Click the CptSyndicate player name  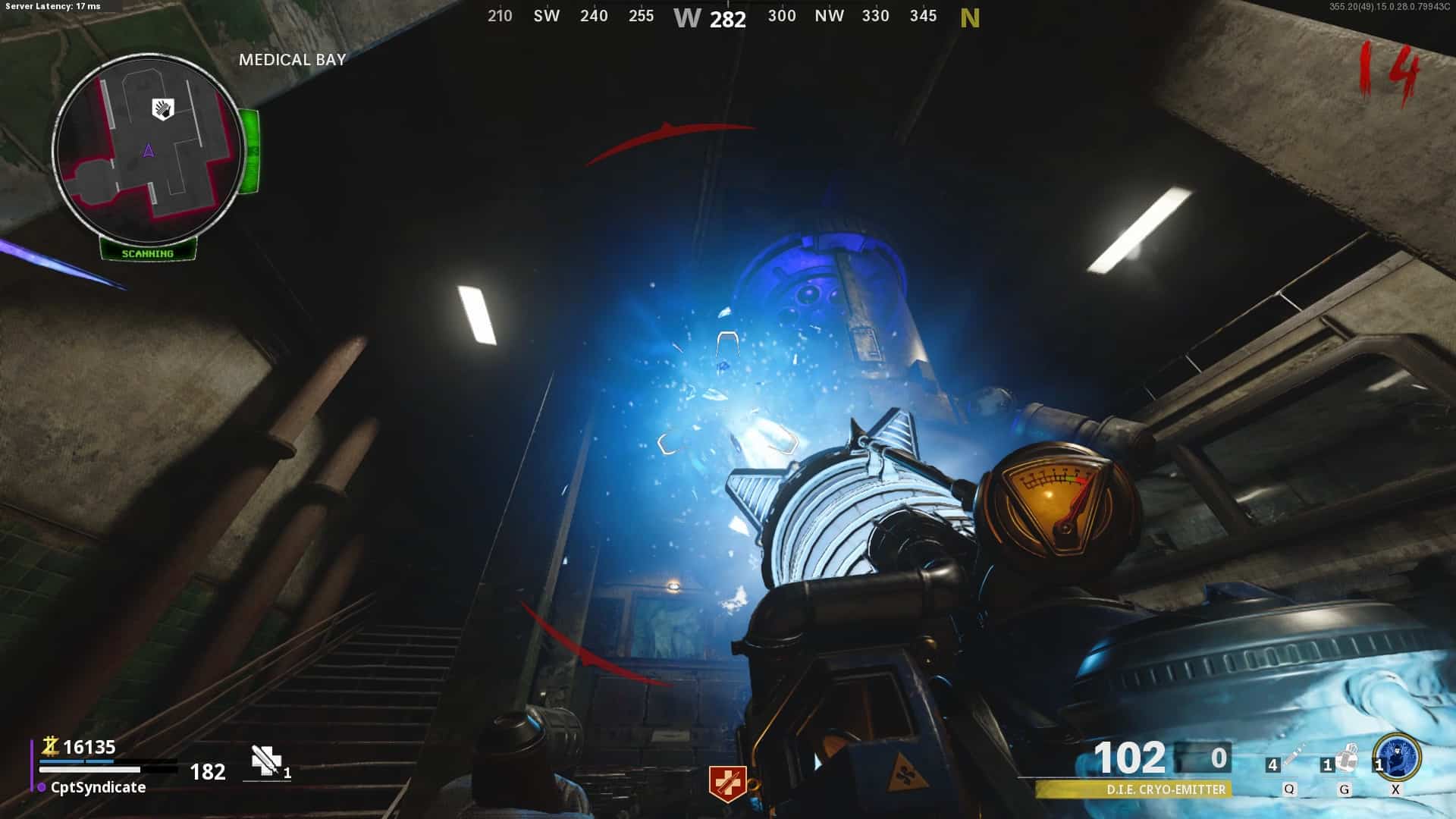98,787
